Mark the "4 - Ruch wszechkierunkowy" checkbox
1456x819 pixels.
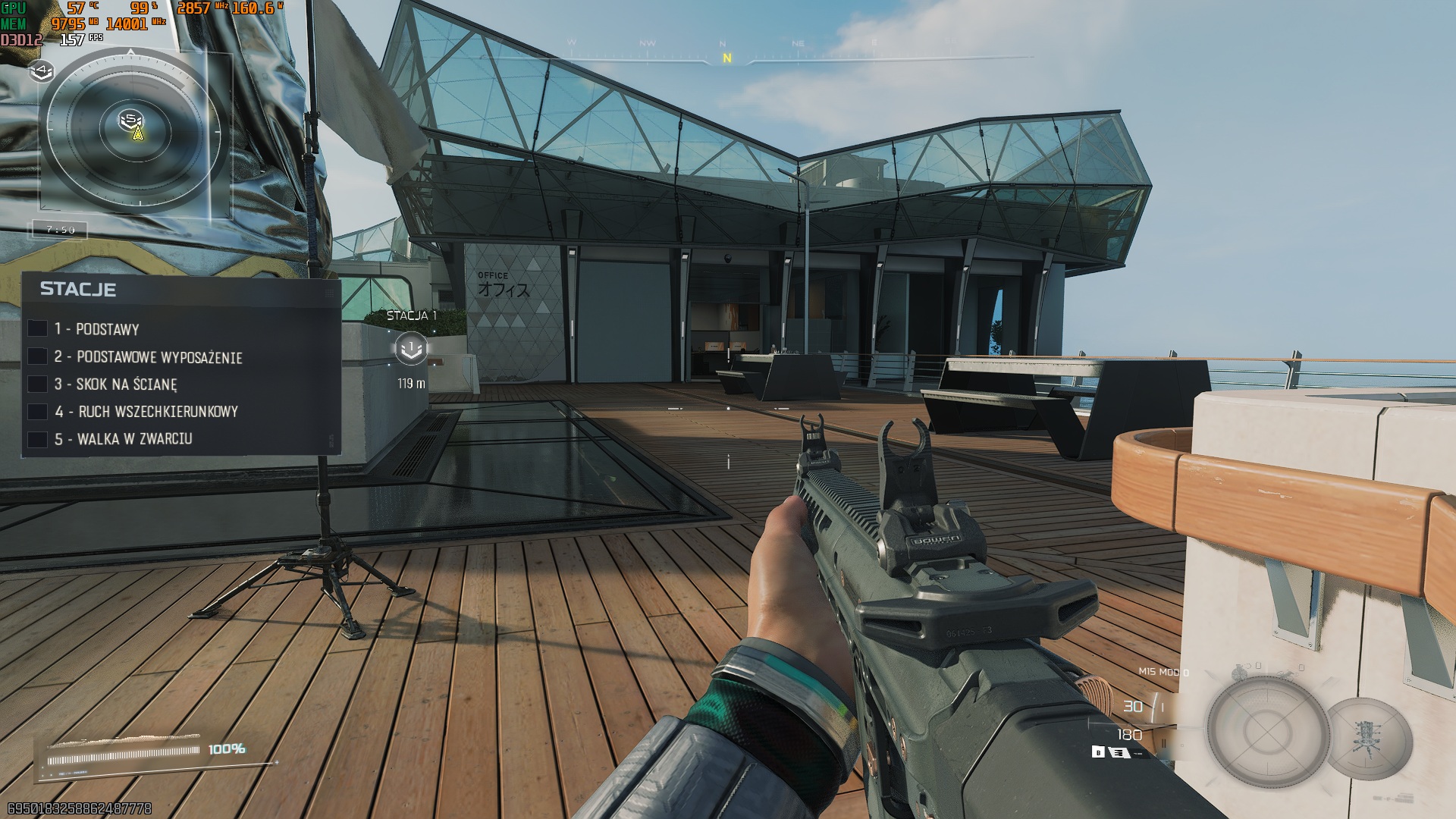tap(38, 412)
